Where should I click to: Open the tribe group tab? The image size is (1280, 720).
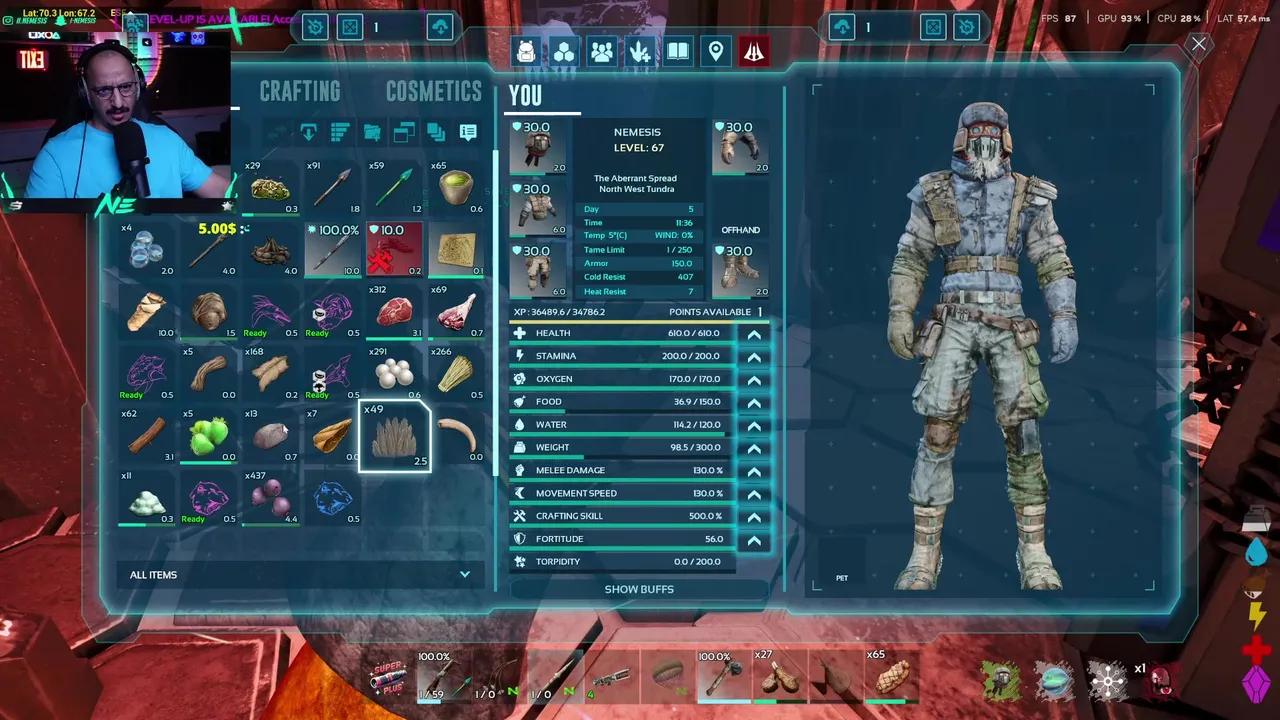[x=602, y=52]
